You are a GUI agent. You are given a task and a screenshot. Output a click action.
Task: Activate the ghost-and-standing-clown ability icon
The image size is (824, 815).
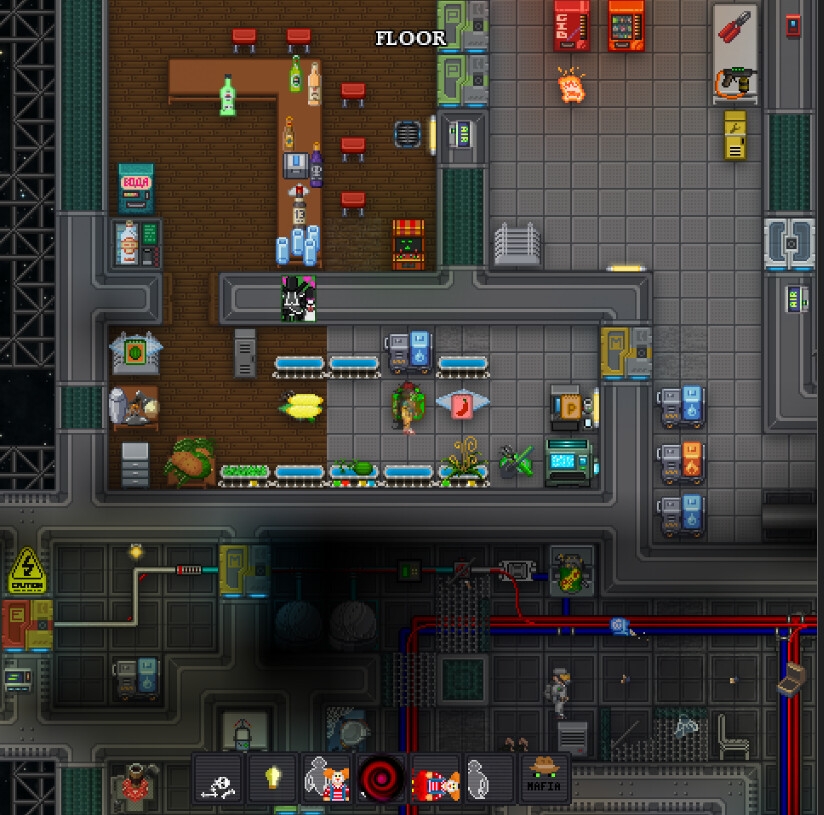point(327,779)
